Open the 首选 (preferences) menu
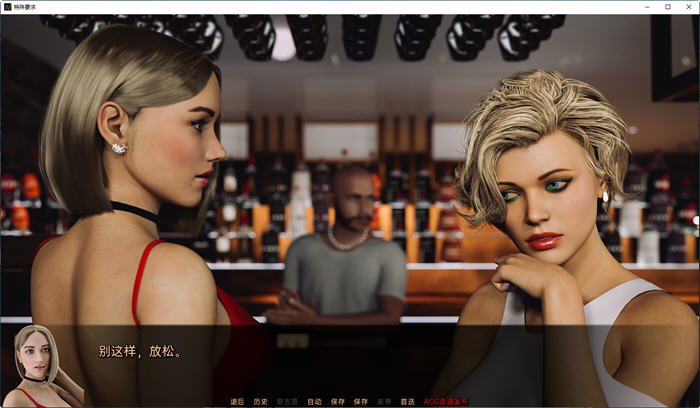This screenshot has height=408, width=700. tap(408, 401)
